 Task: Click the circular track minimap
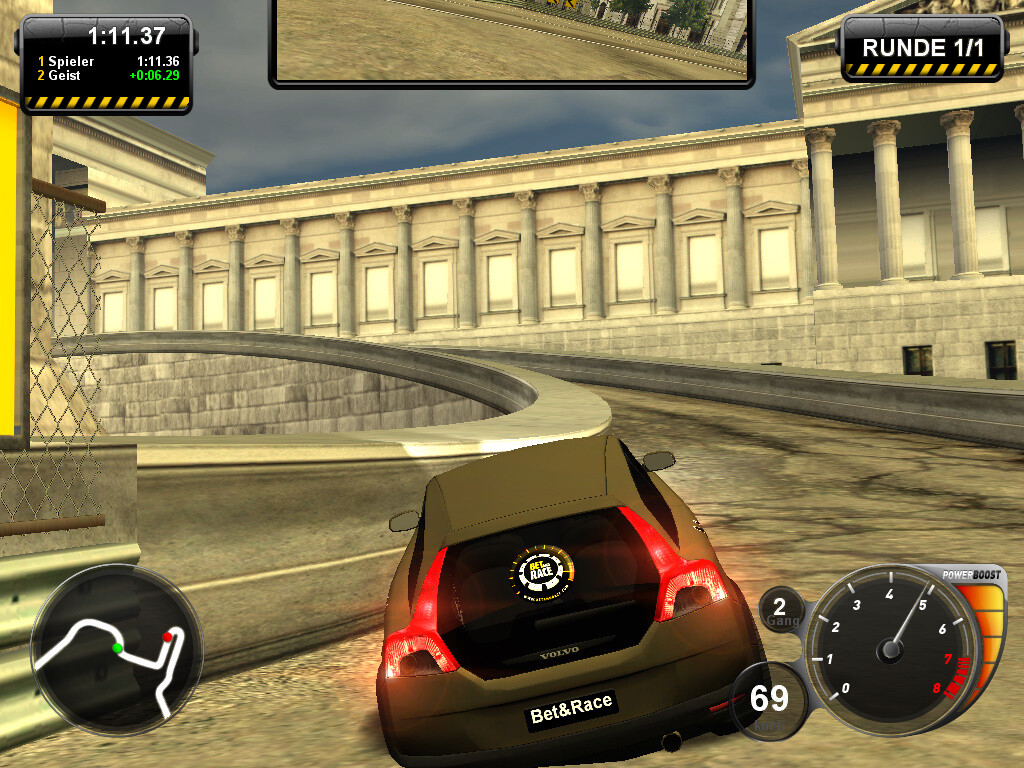click(x=116, y=650)
